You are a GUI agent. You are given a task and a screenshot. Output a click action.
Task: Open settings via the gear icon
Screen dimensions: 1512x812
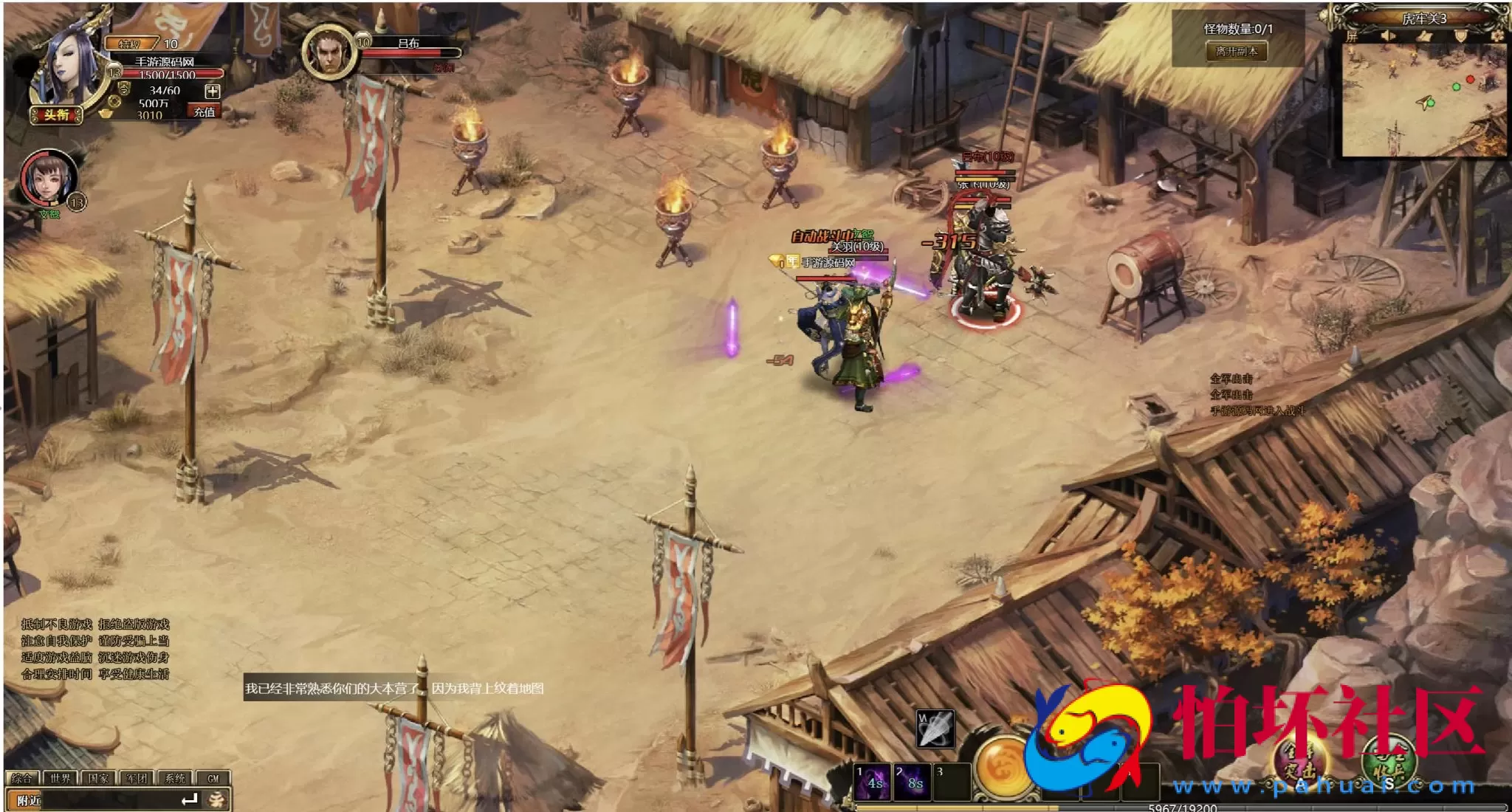[x=1496, y=36]
